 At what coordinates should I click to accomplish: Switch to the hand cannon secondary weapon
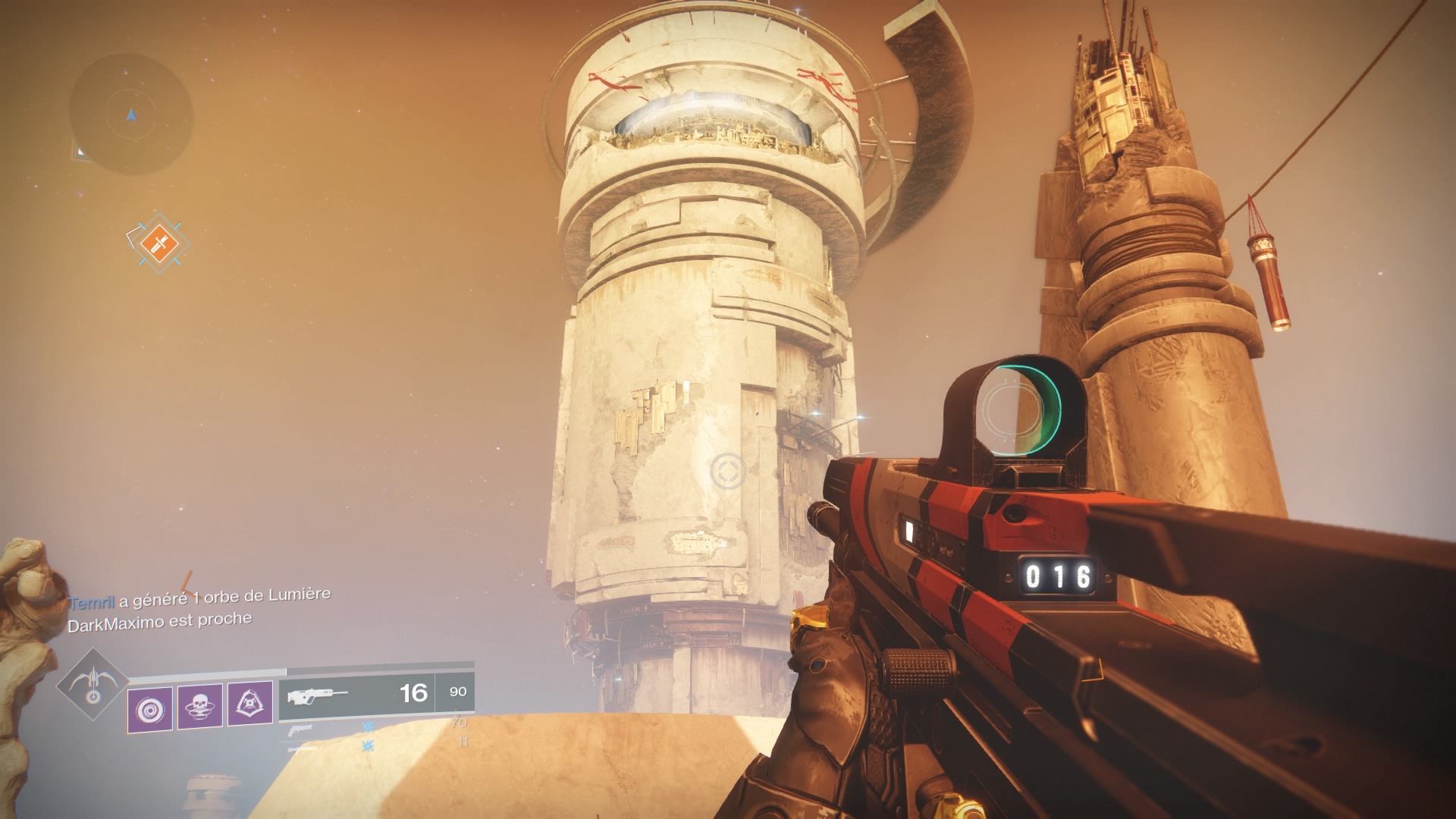tap(300, 730)
